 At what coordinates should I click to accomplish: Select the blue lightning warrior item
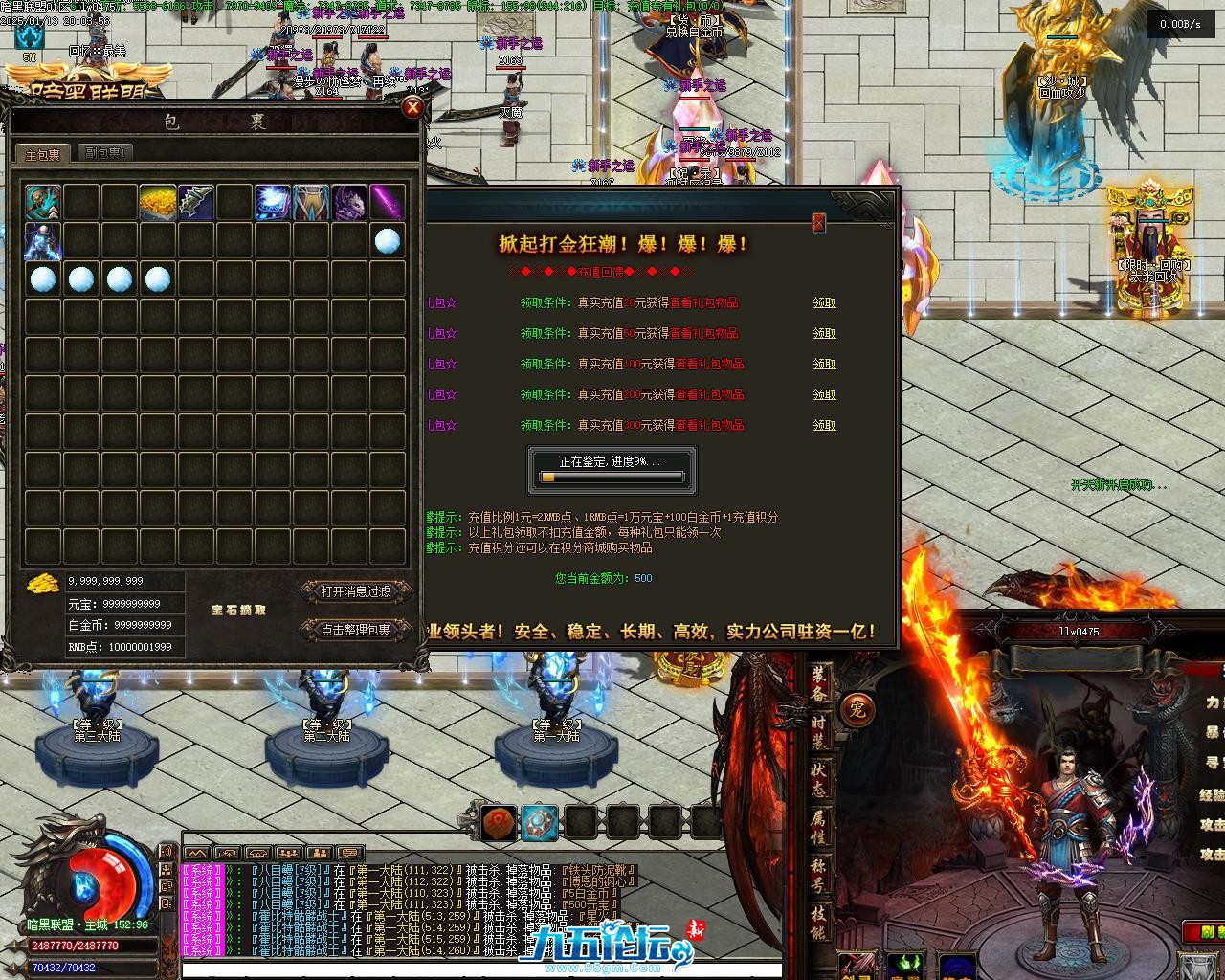[43, 241]
